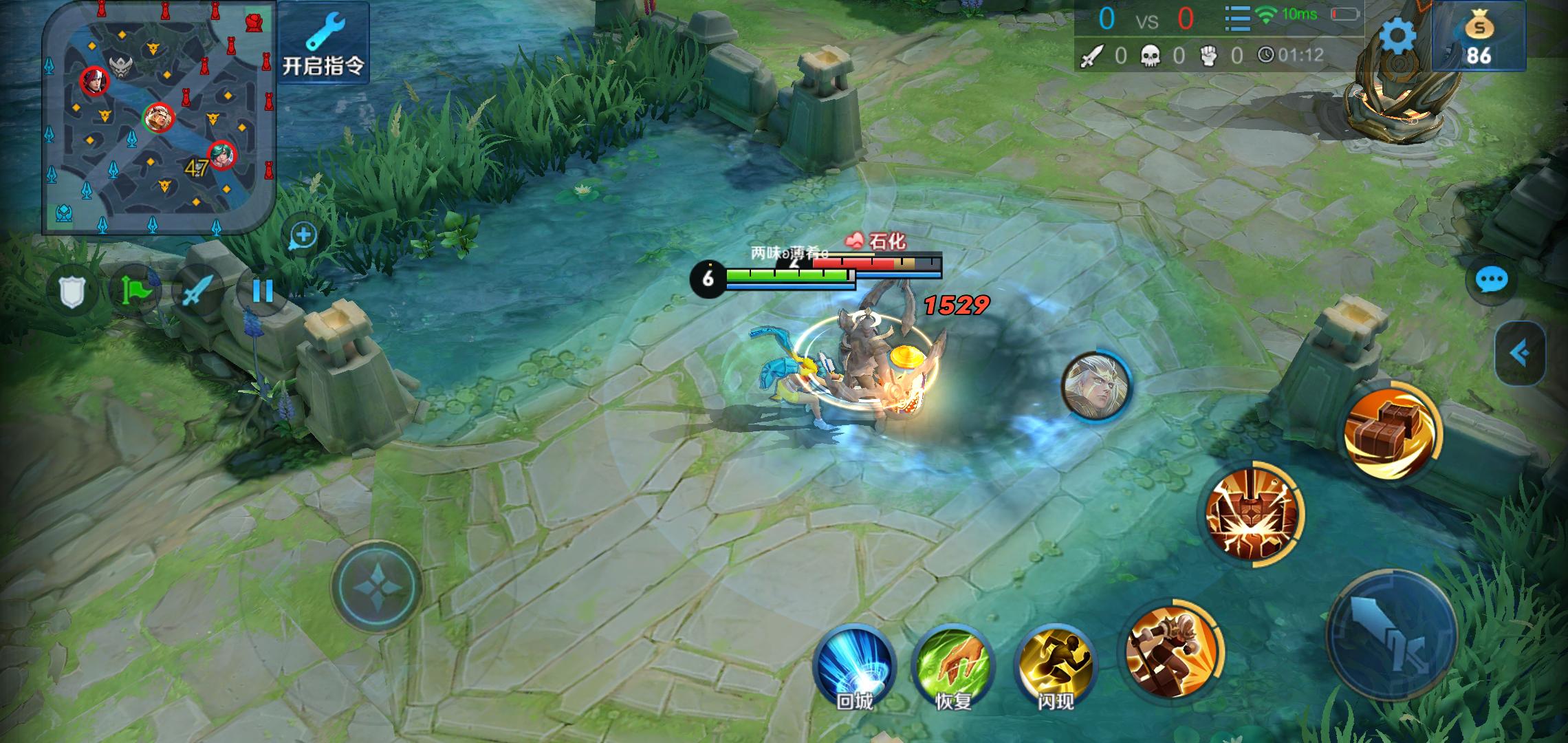The width and height of the screenshot is (1568, 743).
Task: Click the magnifier zoom icon below minimap
Action: tap(303, 236)
